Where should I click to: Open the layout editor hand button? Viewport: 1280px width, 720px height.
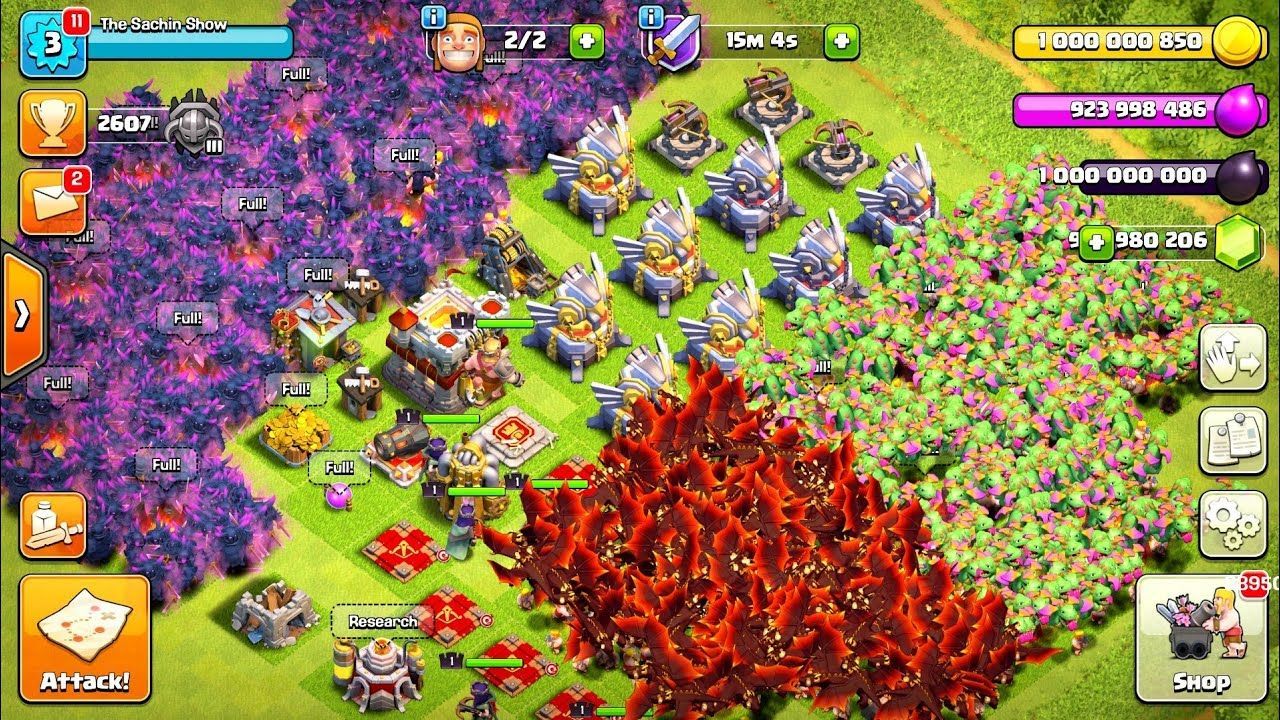1232,357
